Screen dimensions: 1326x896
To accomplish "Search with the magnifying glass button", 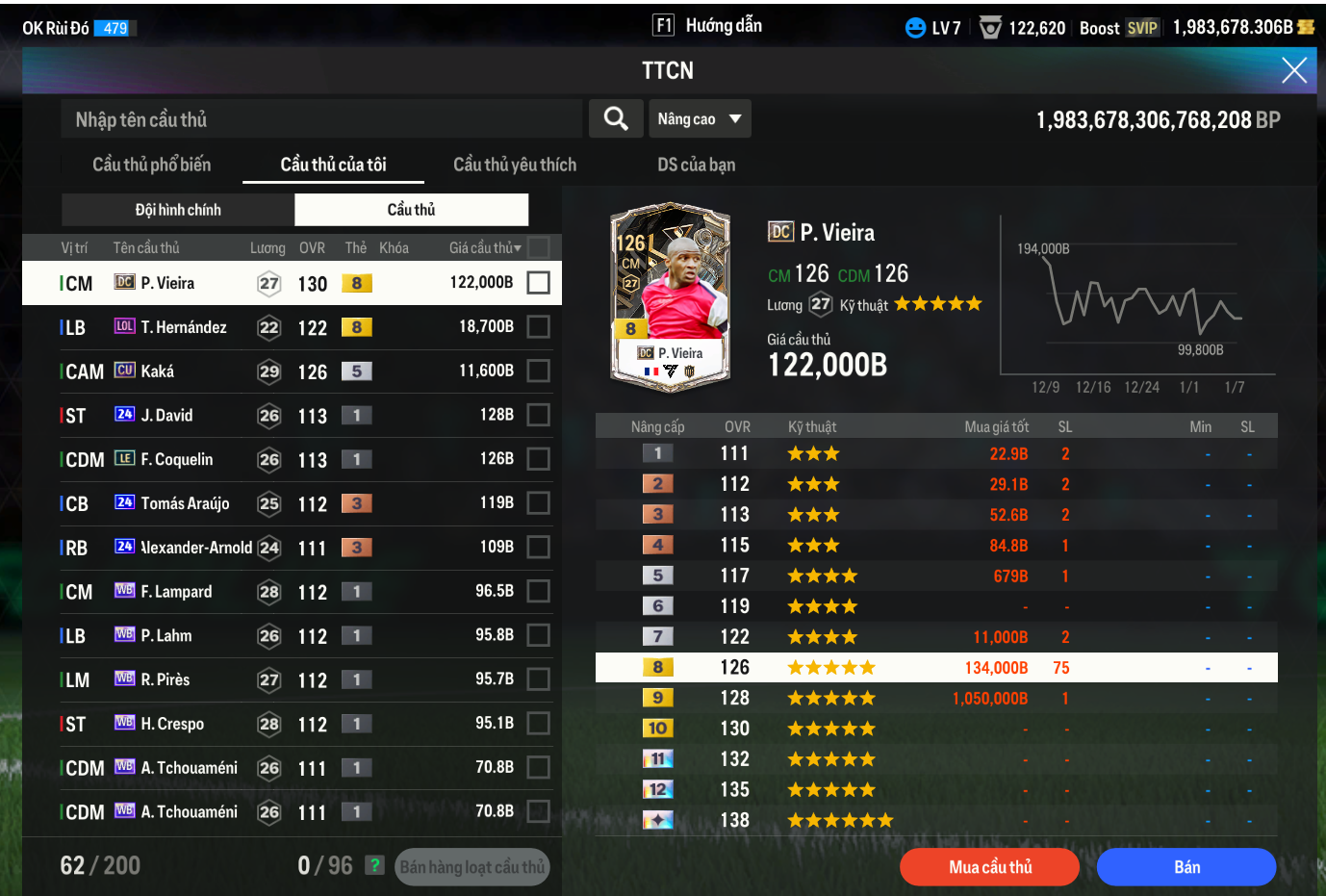I will point(616,118).
